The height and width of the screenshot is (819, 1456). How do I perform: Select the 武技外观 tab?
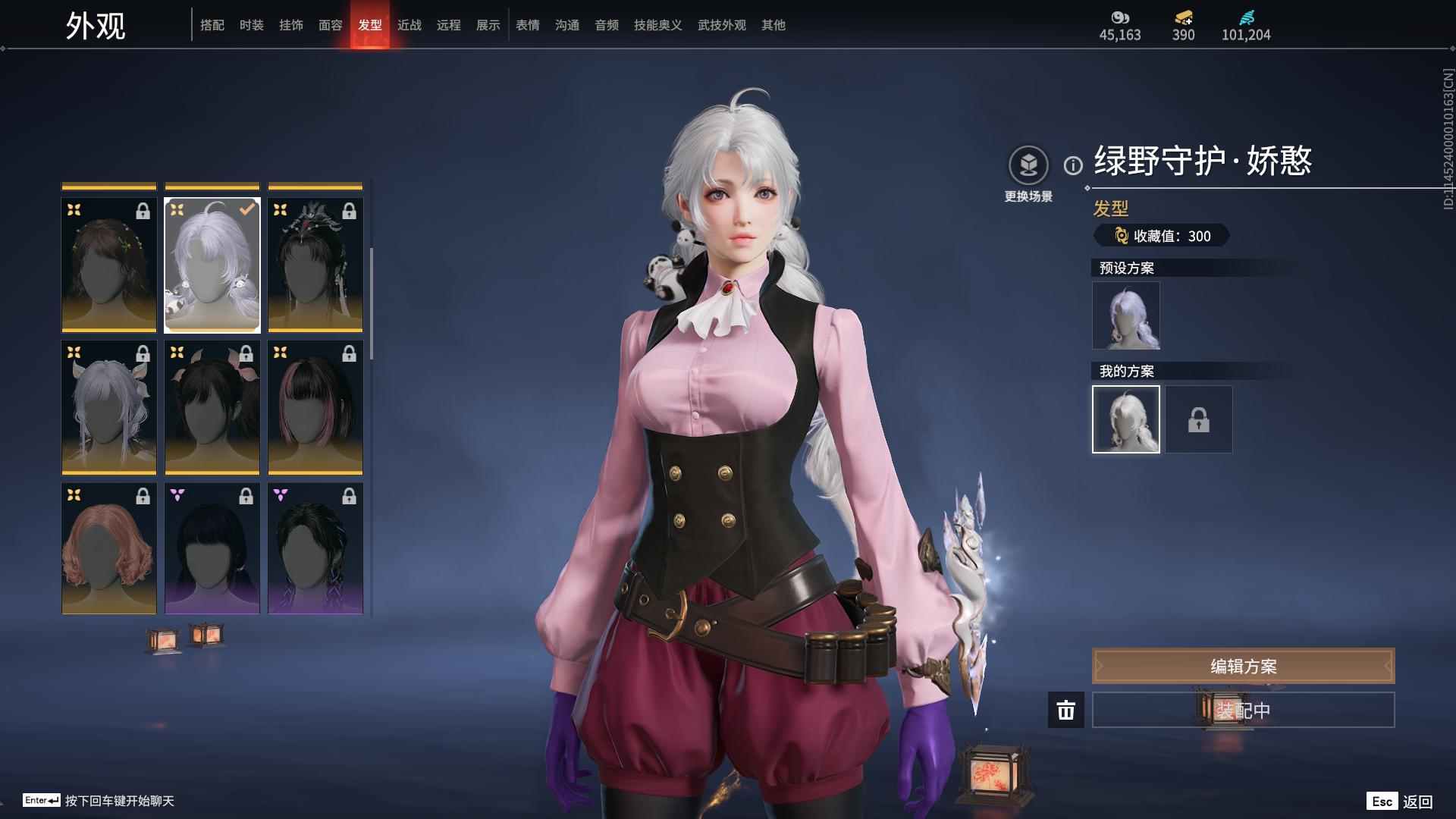tap(722, 25)
